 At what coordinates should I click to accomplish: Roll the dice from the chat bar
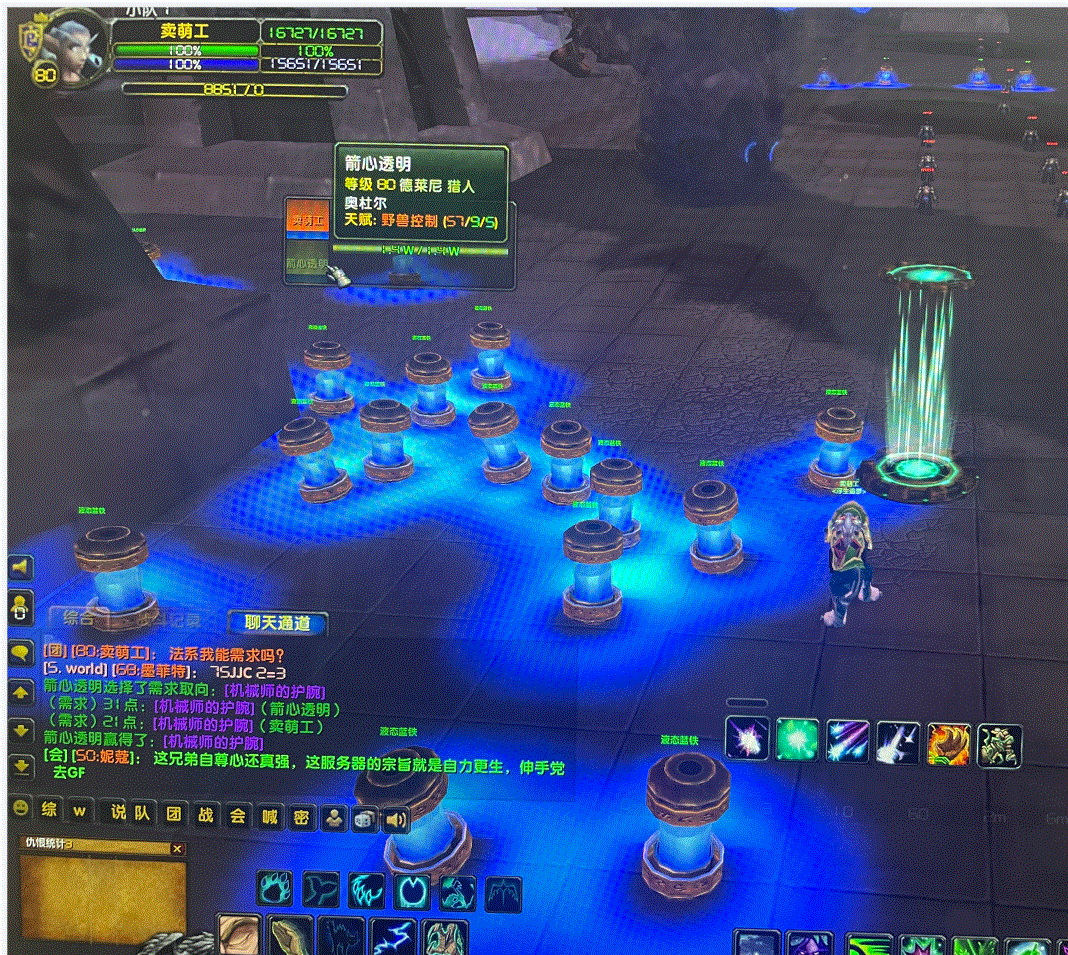point(365,819)
